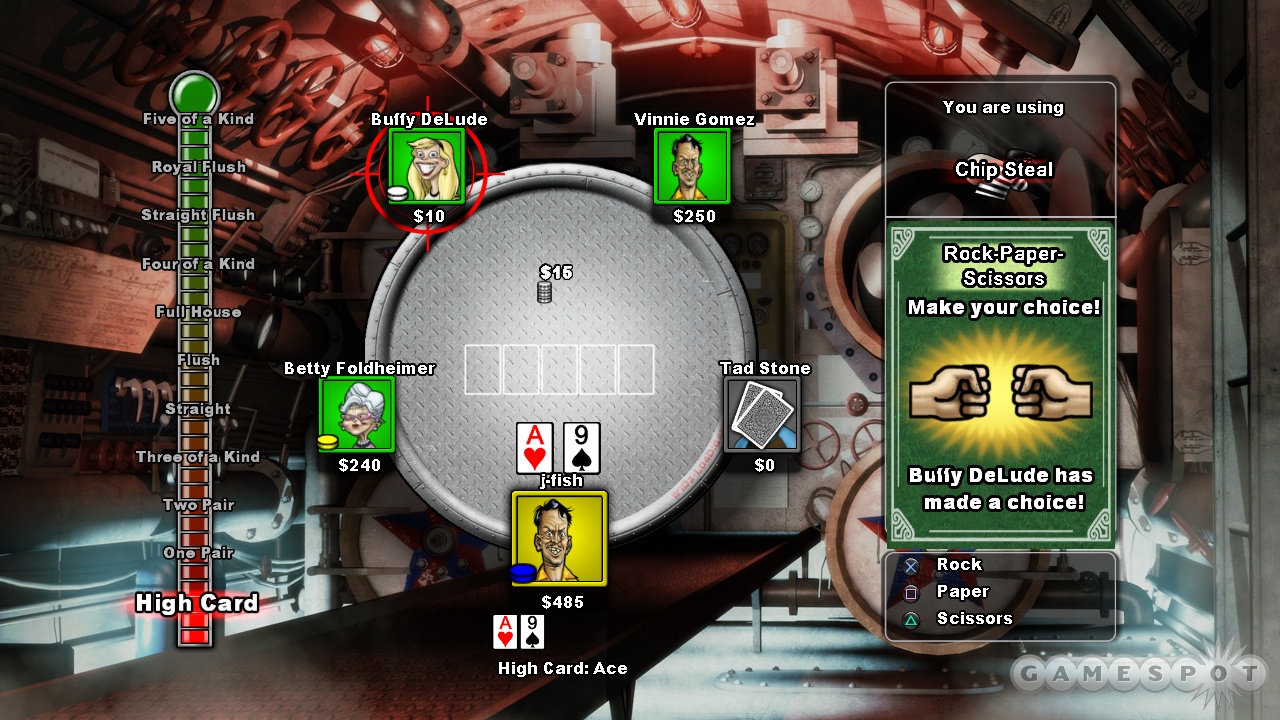Select Buffy DeLude's player portrait
This screenshot has width=1280, height=720.
427,166
